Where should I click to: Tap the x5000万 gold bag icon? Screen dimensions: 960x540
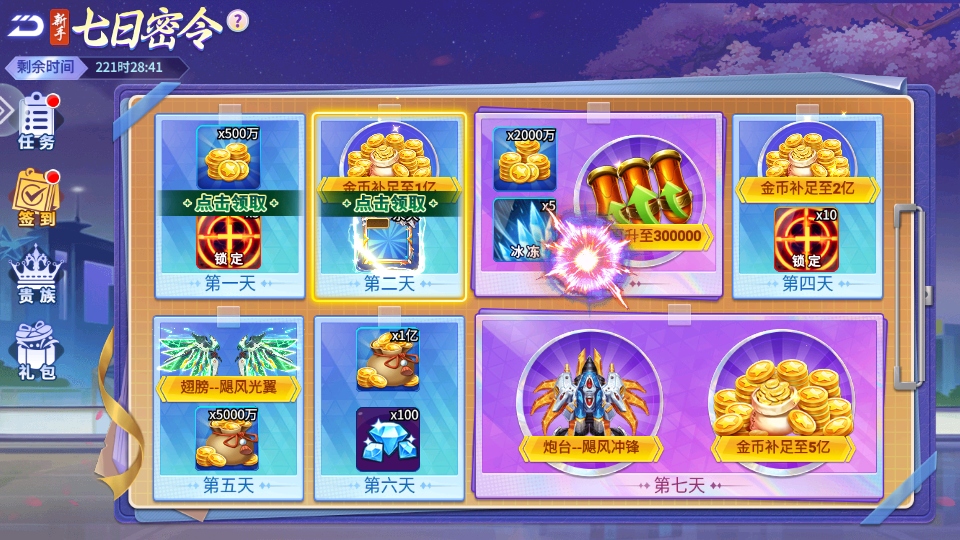(x=229, y=438)
